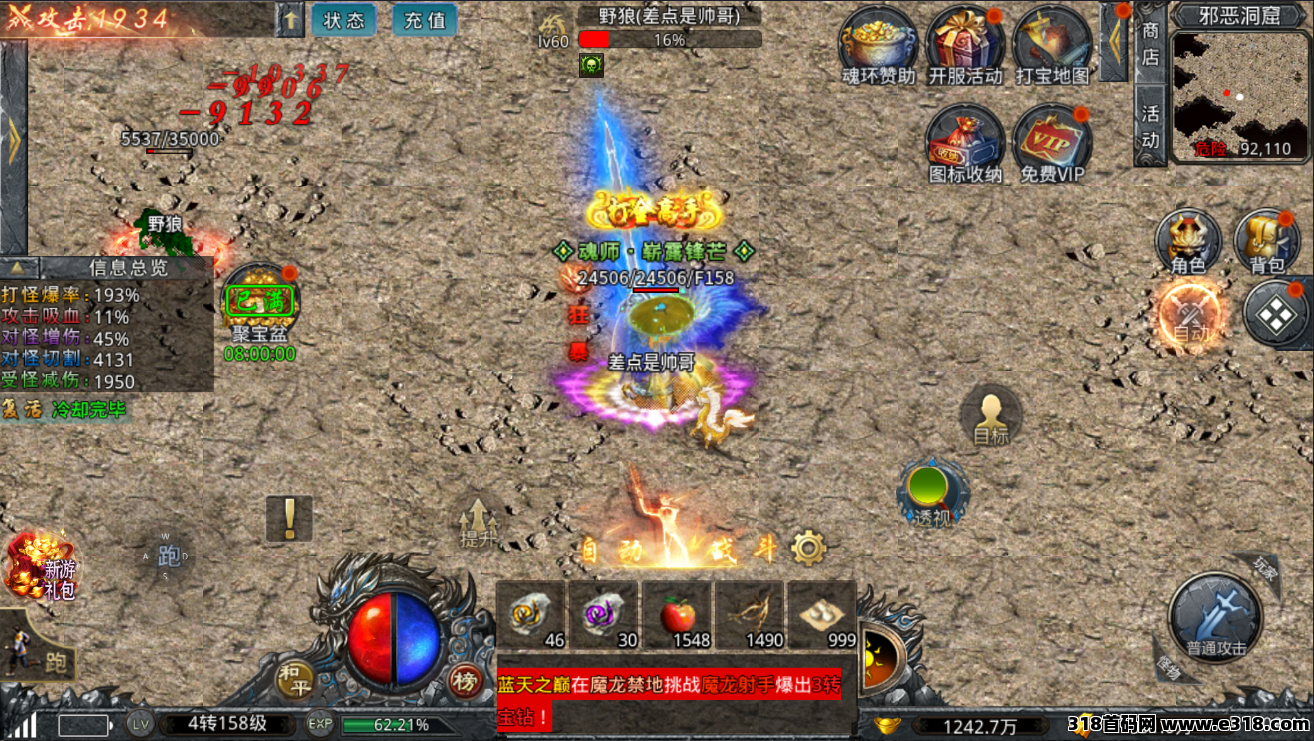
Task: Toggle the 自动 auto-battle button
Action: (1191, 315)
